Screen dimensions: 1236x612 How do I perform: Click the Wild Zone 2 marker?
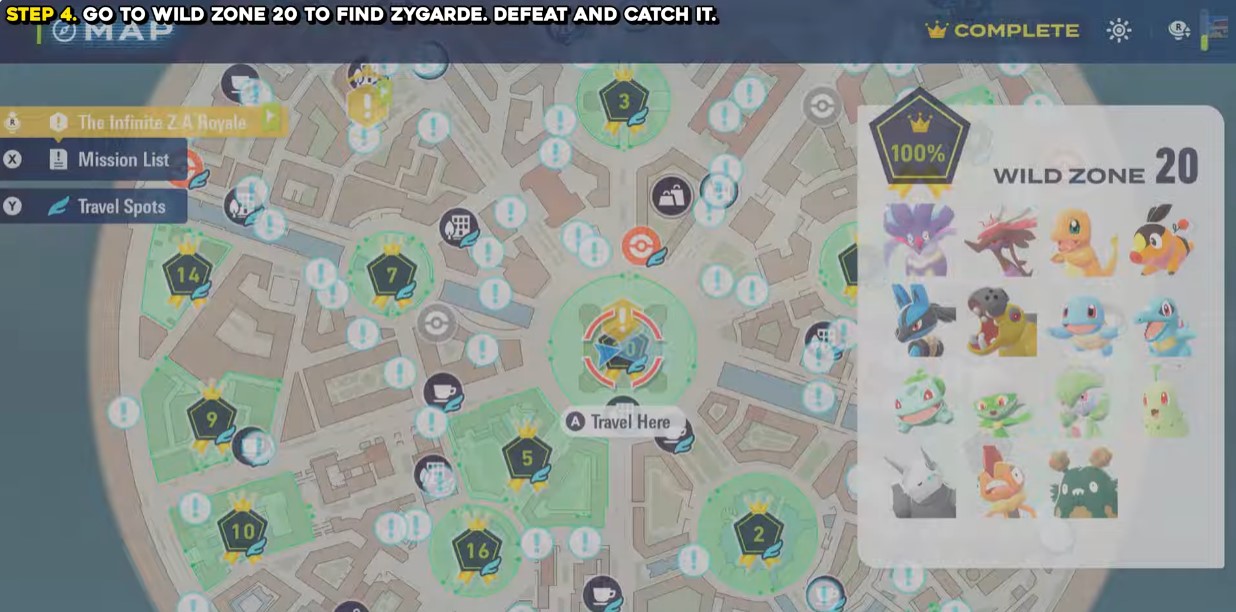click(758, 534)
